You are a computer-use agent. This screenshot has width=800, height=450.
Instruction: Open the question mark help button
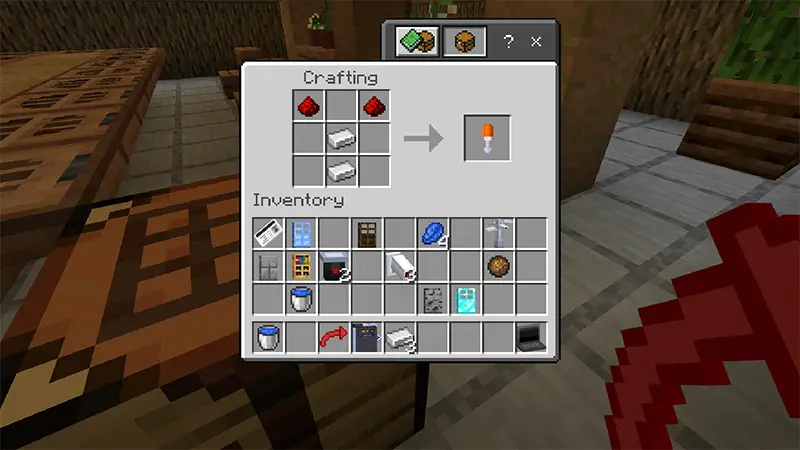pos(508,42)
